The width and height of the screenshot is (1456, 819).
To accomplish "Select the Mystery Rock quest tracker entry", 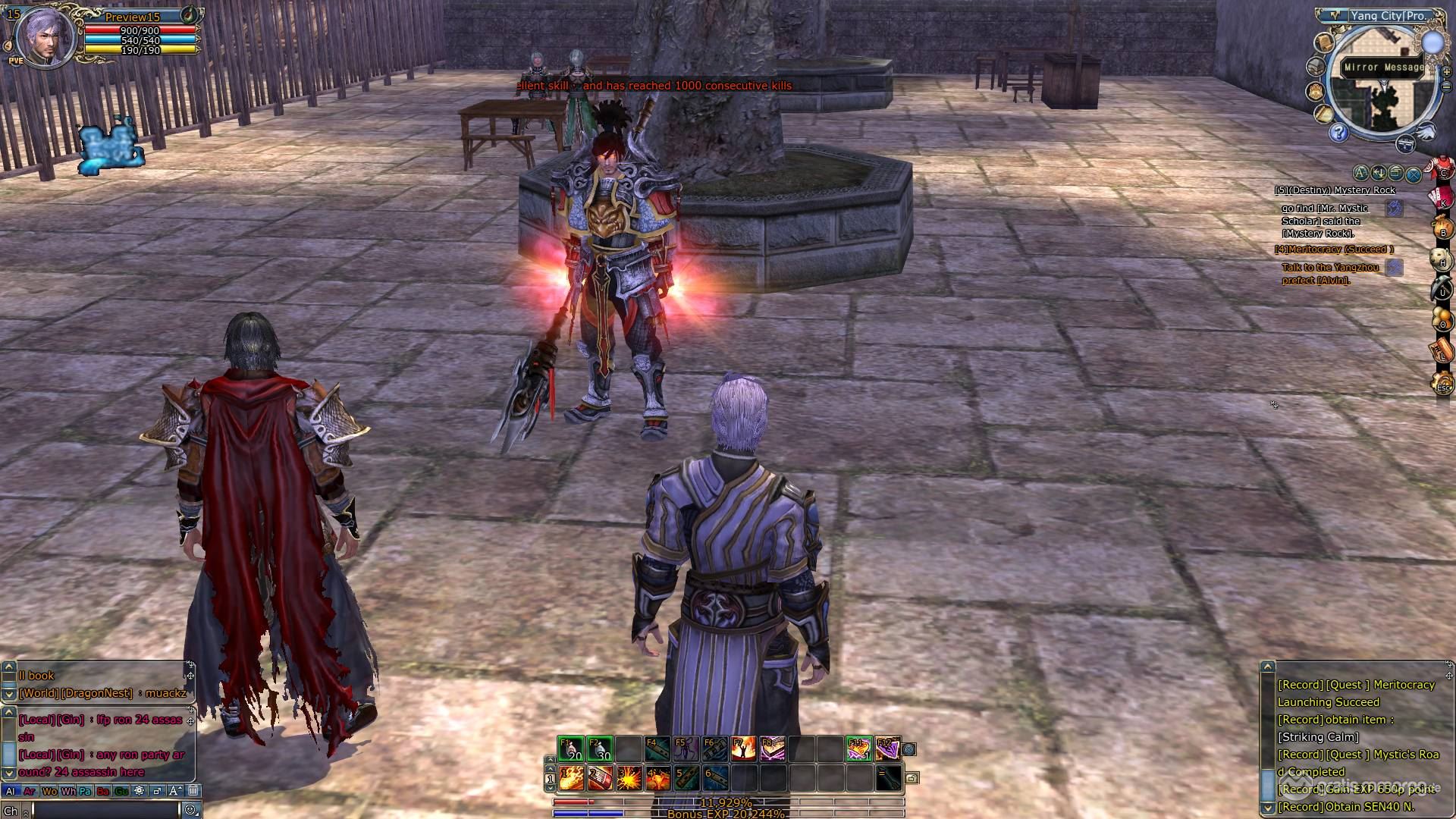I will (x=1335, y=190).
